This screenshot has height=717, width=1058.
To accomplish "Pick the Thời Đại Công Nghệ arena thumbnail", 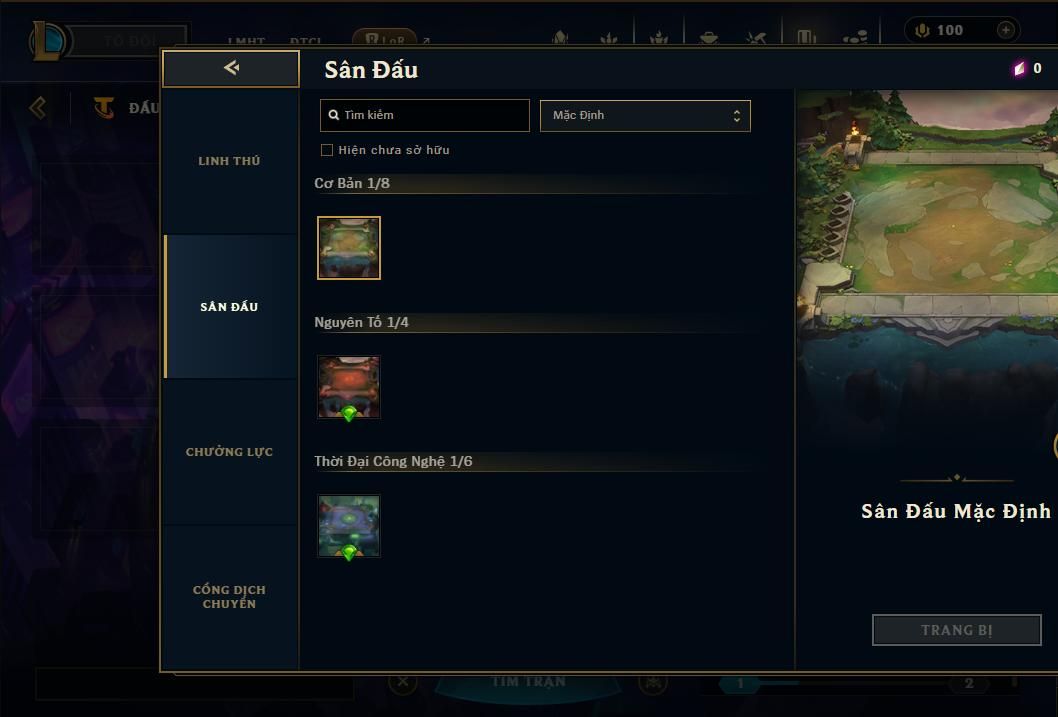I will coord(349,526).
